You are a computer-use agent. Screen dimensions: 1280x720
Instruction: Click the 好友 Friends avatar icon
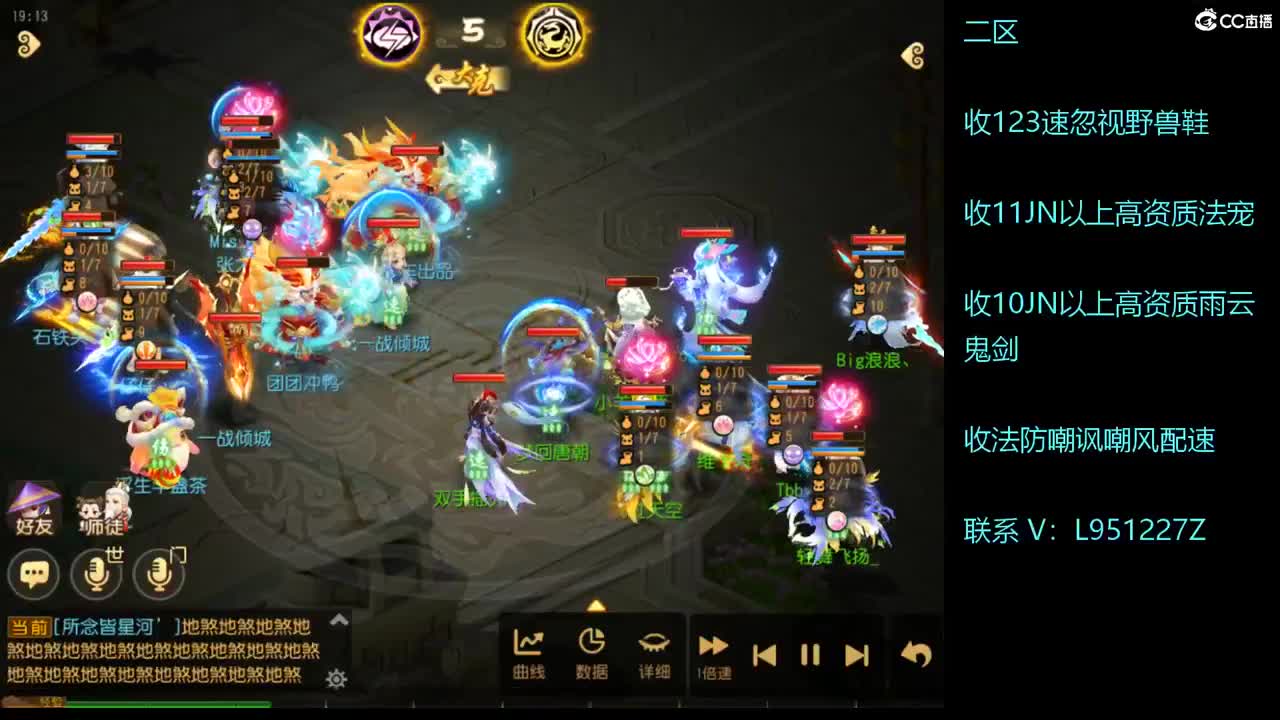click(33, 510)
